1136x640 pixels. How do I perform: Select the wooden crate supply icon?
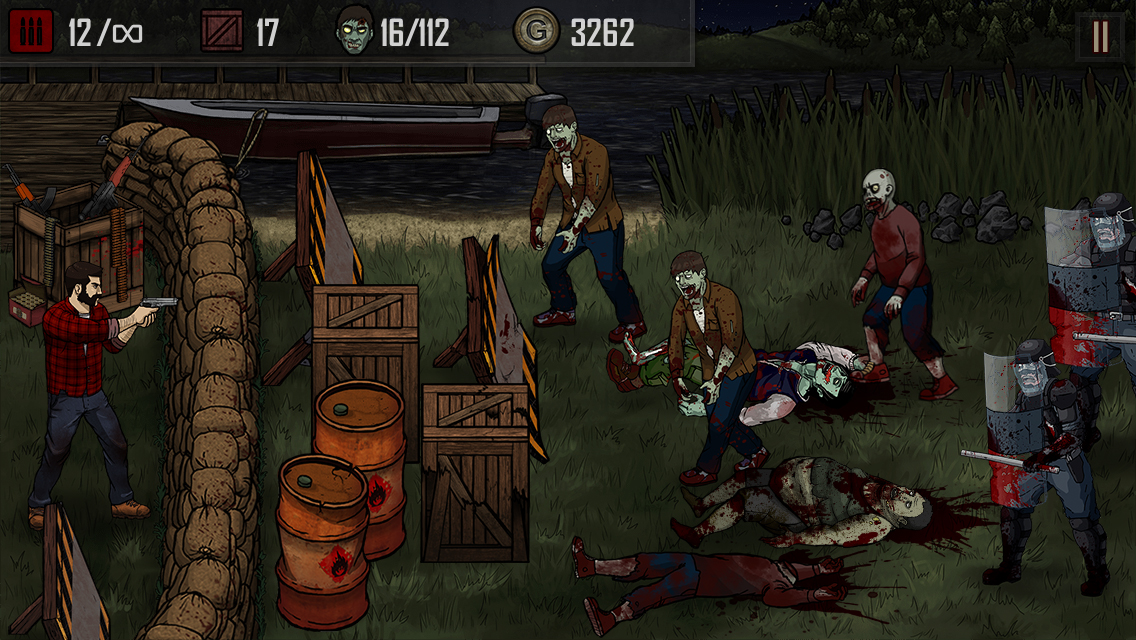[222, 32]
